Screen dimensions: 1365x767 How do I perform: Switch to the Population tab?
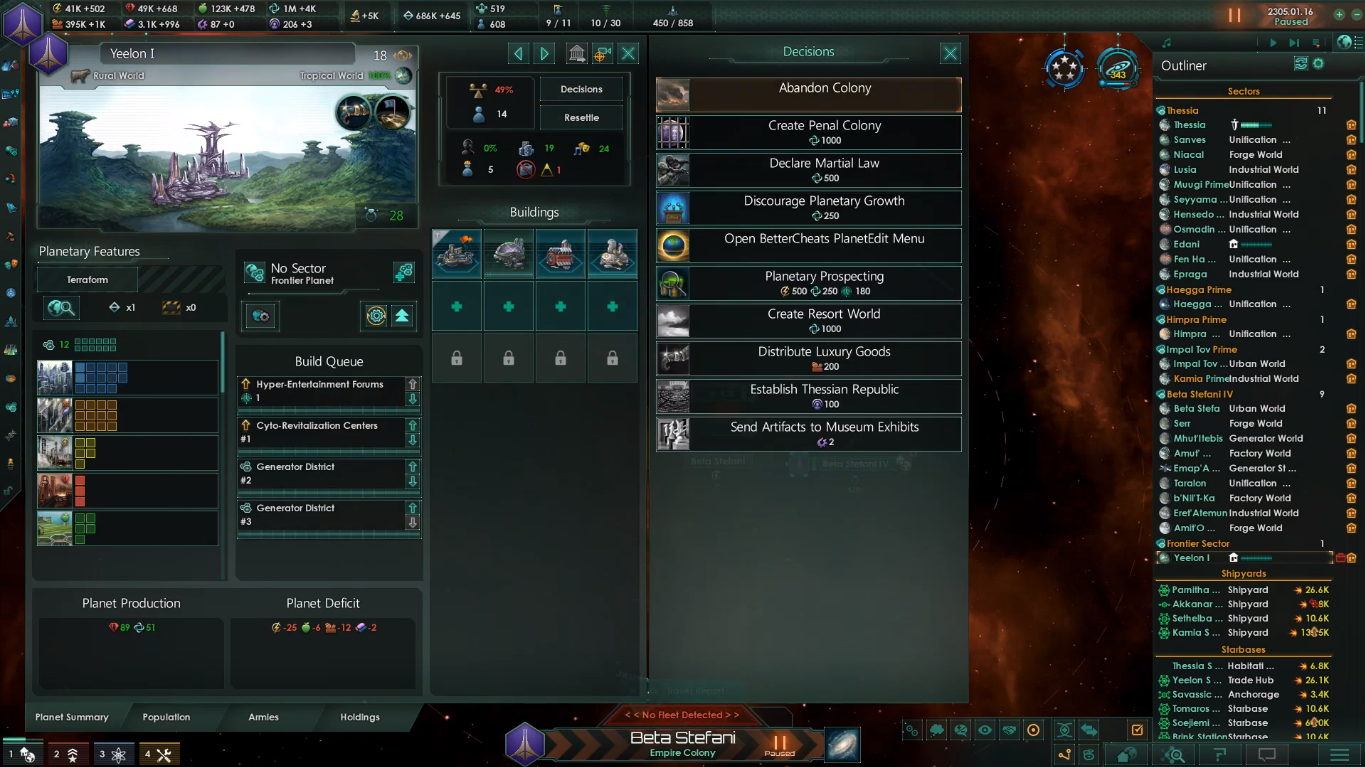[166, 717]
